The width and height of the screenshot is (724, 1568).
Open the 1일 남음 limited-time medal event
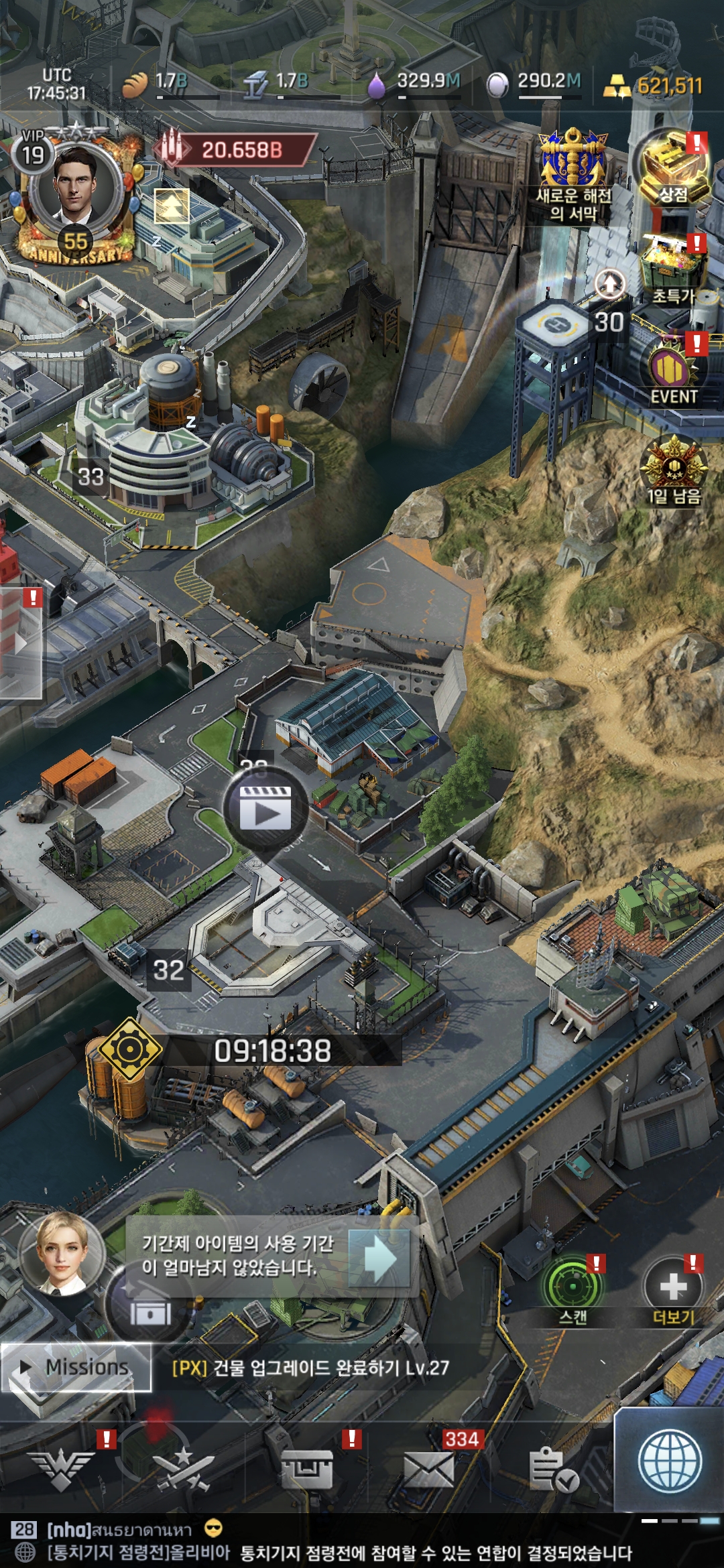[673, 469]
